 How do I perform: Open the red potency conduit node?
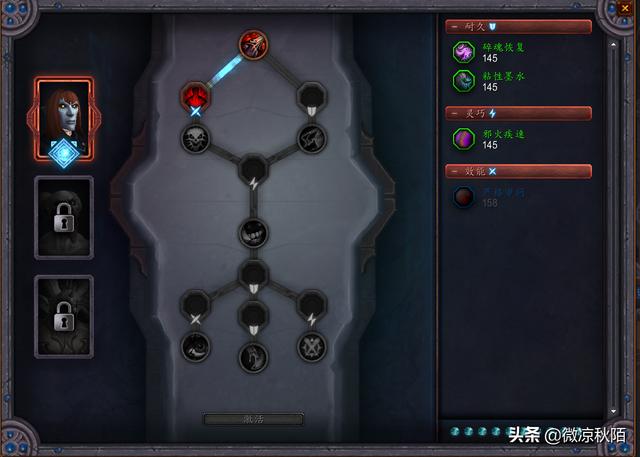[194, 96]
